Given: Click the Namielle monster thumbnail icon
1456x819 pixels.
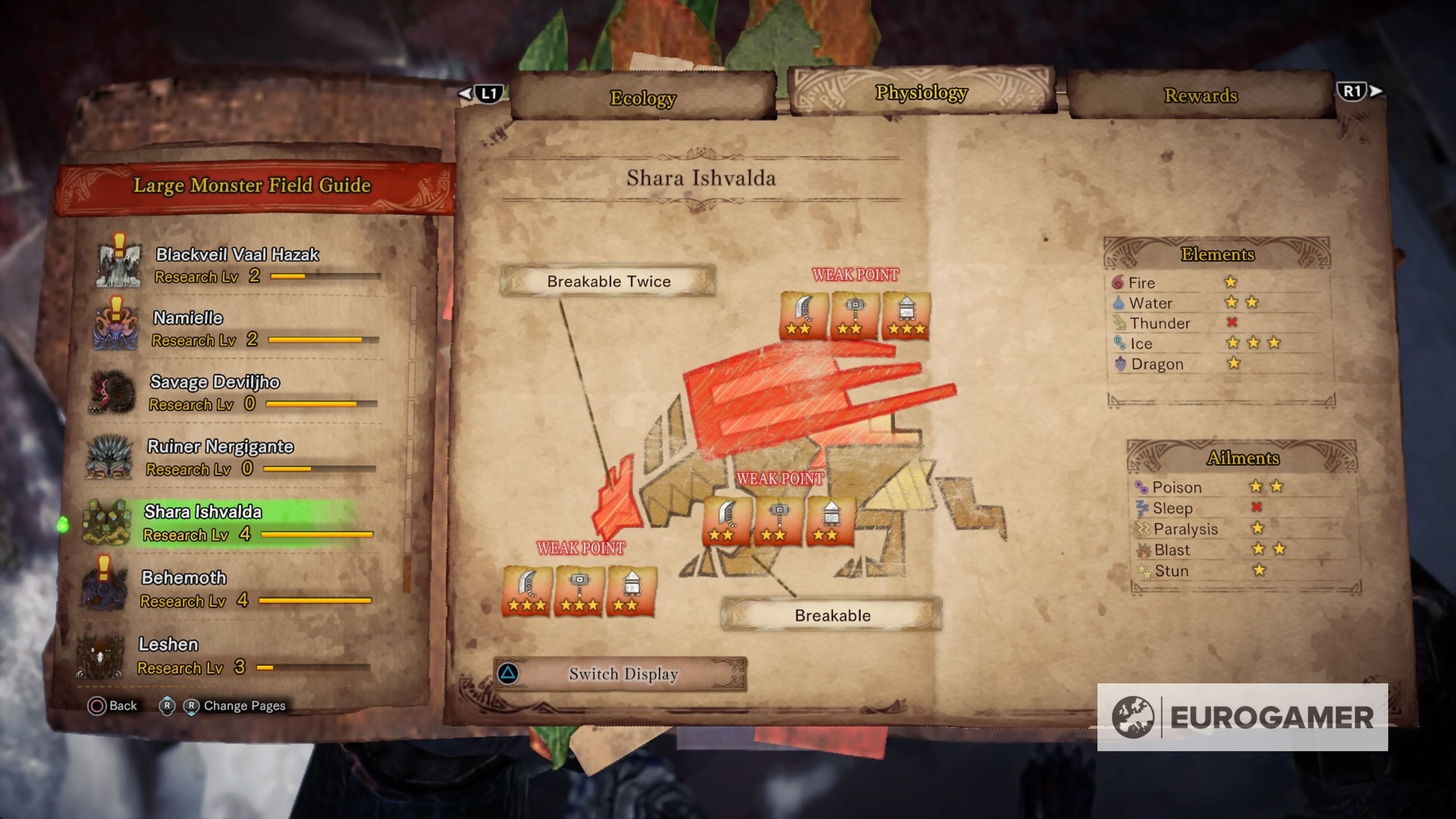Looking at the screenshot, I should click(115, 329).
